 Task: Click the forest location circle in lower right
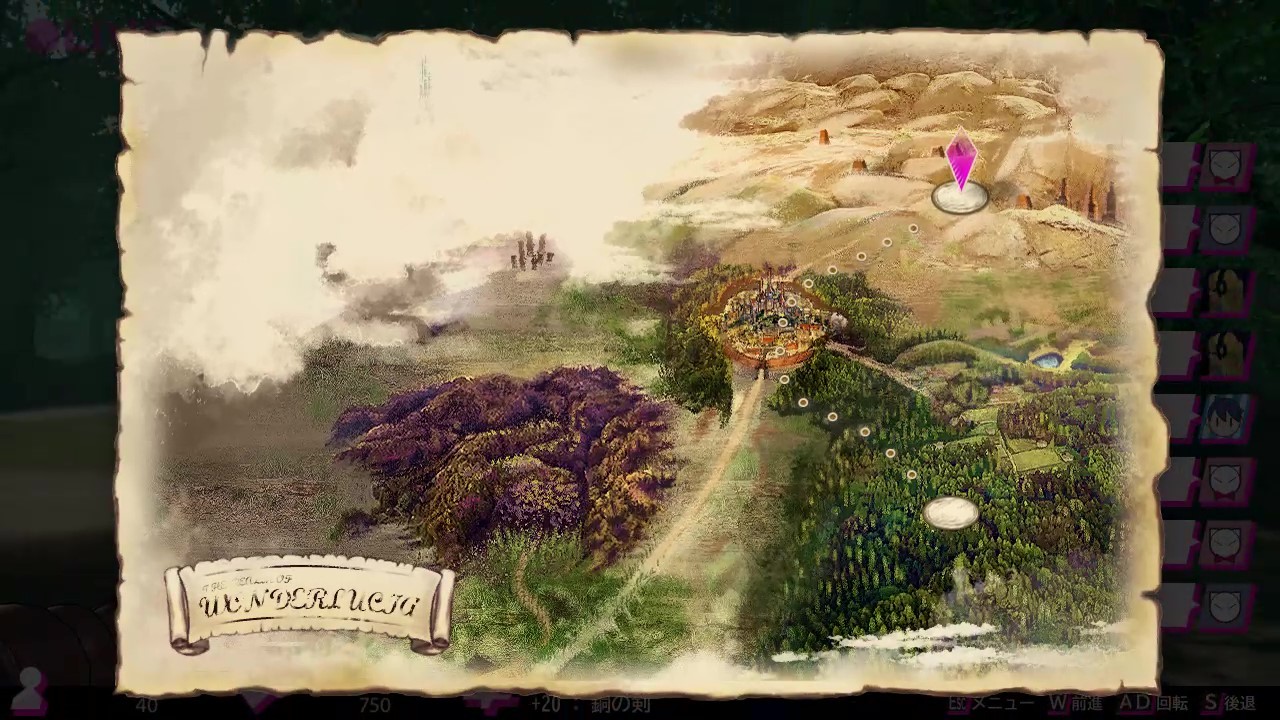953,511
